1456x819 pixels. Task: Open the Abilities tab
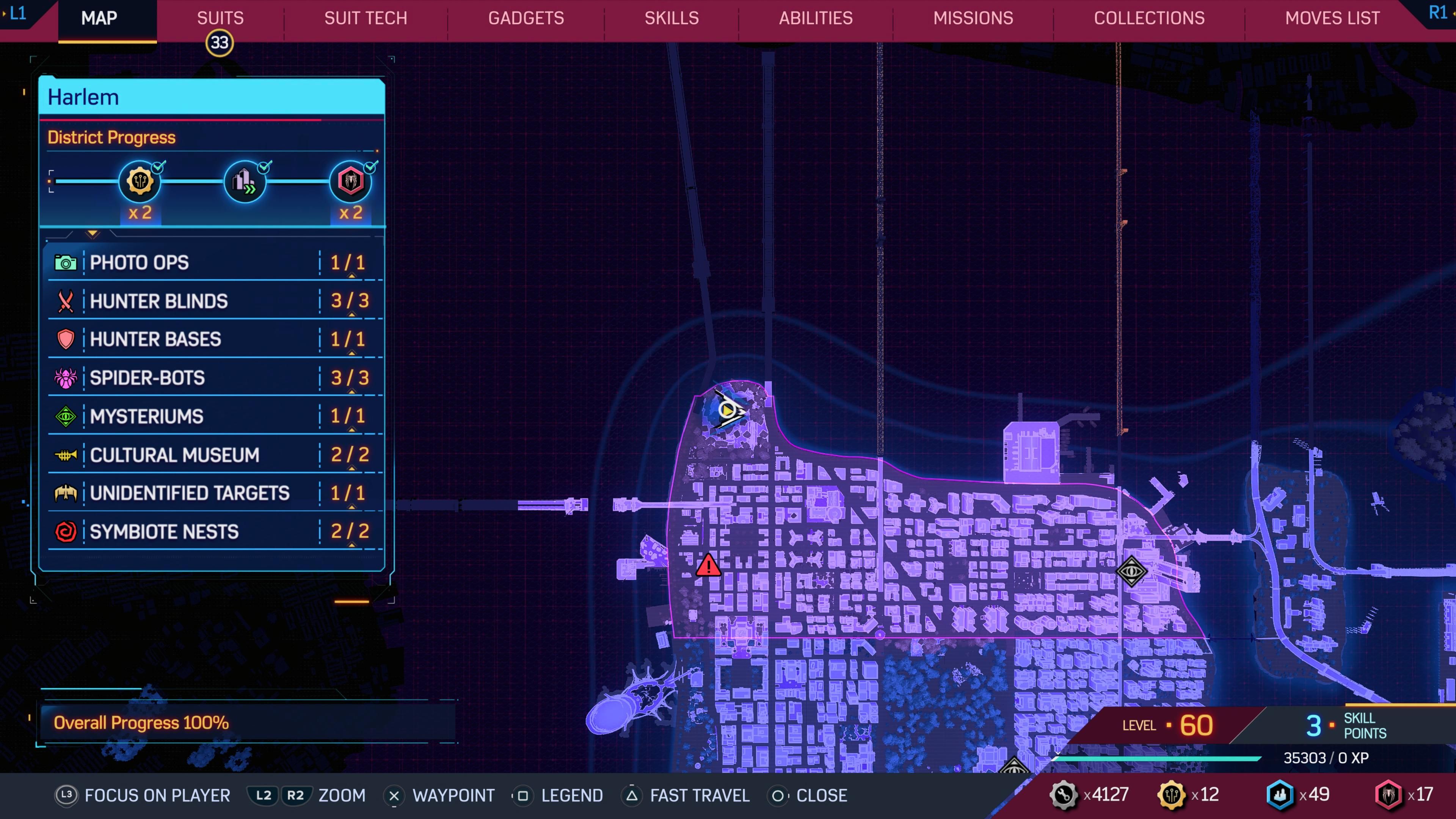(815, 18)
